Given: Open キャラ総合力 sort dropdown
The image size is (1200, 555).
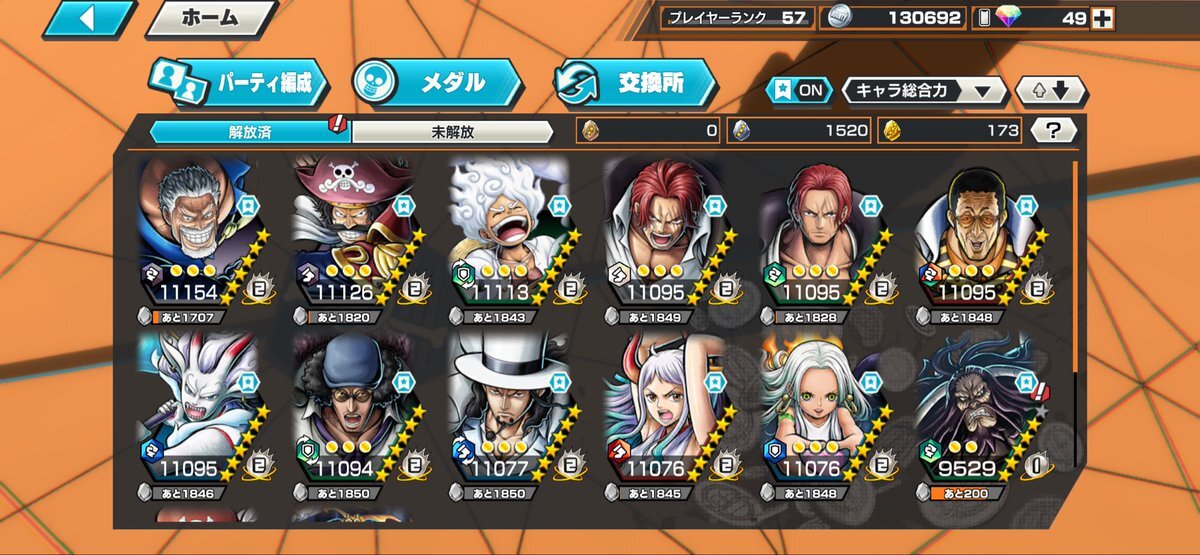Looking at the screenshot, I should coord(923,91).
